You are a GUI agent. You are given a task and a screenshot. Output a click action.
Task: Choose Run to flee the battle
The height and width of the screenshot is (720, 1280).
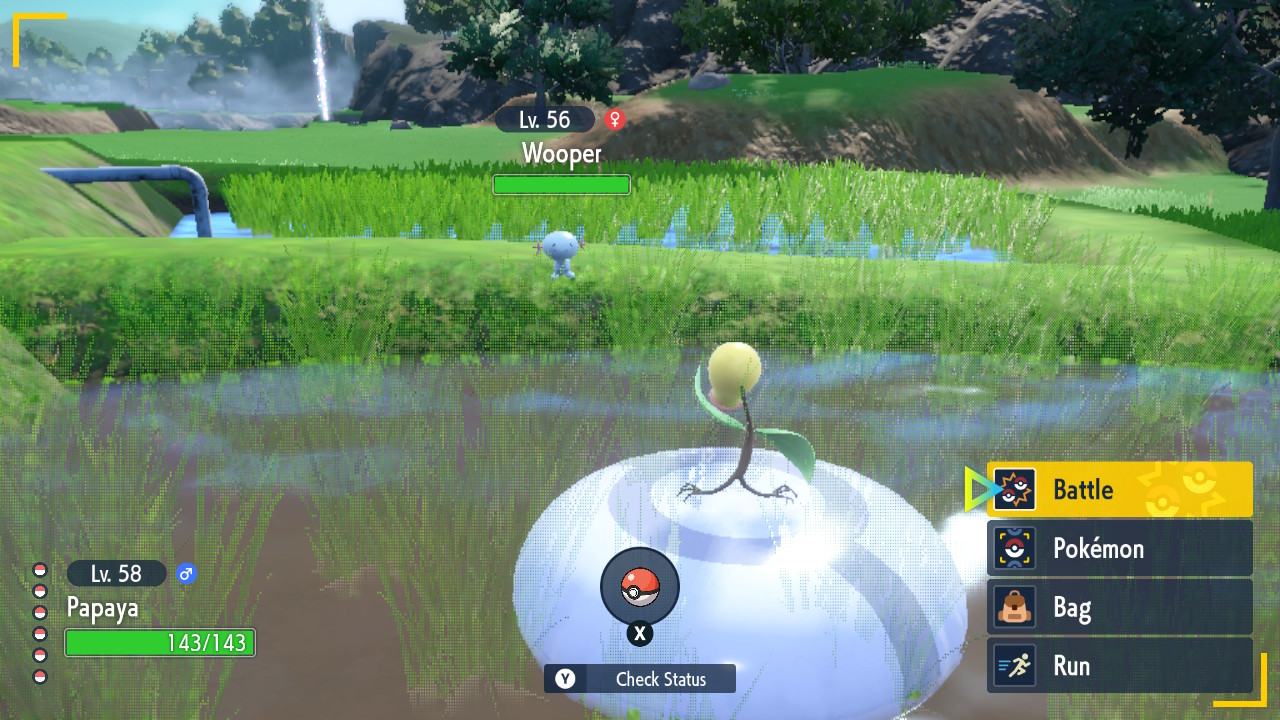click(1119, 666)
